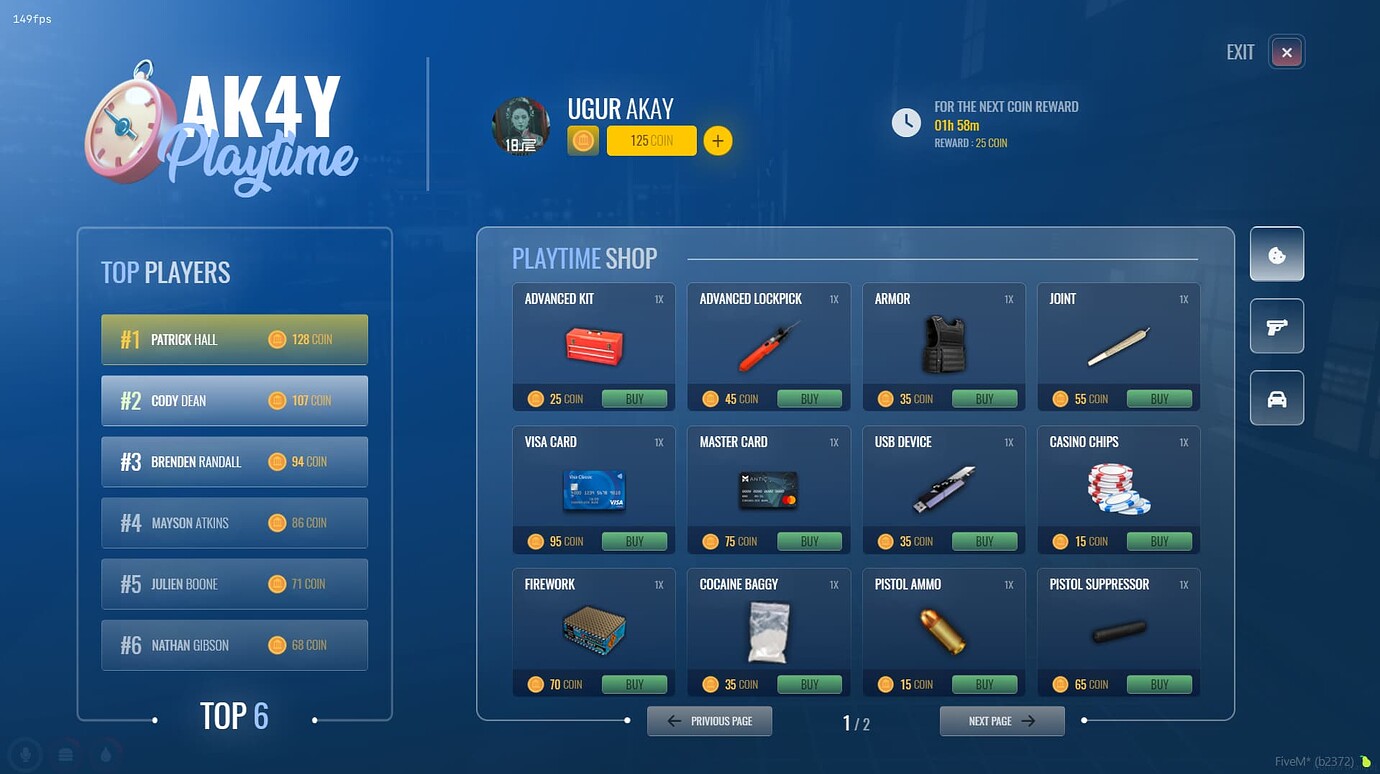Viewport: 1380px width, 774px height.
Task: Buy the Joint for 55 coins
Action: pyautogui.click(x=1160, y=398)
